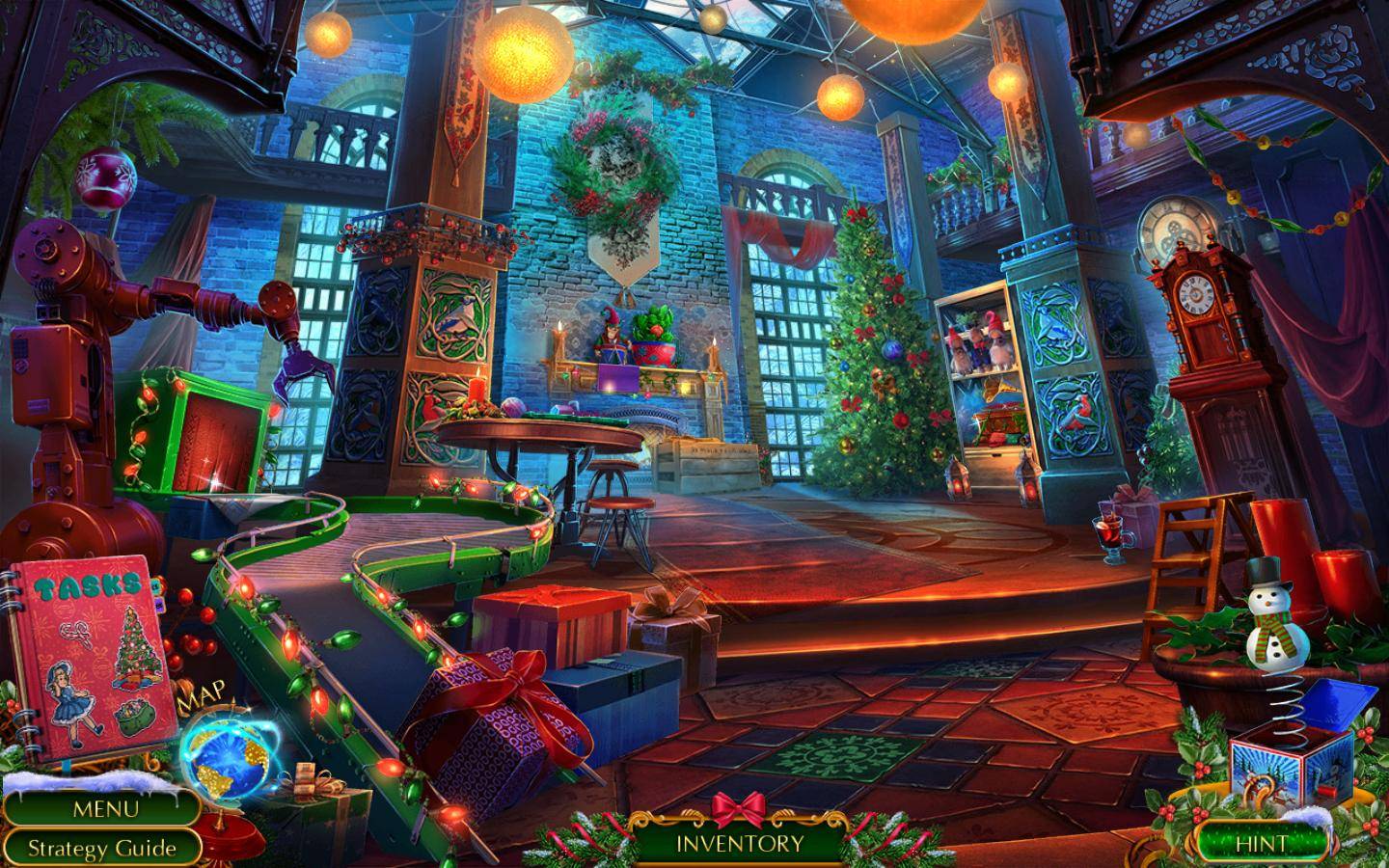Use the HINT button
Viewport: 1389px width, 868px height.
pyautogui.click(x=1261, y=843)
